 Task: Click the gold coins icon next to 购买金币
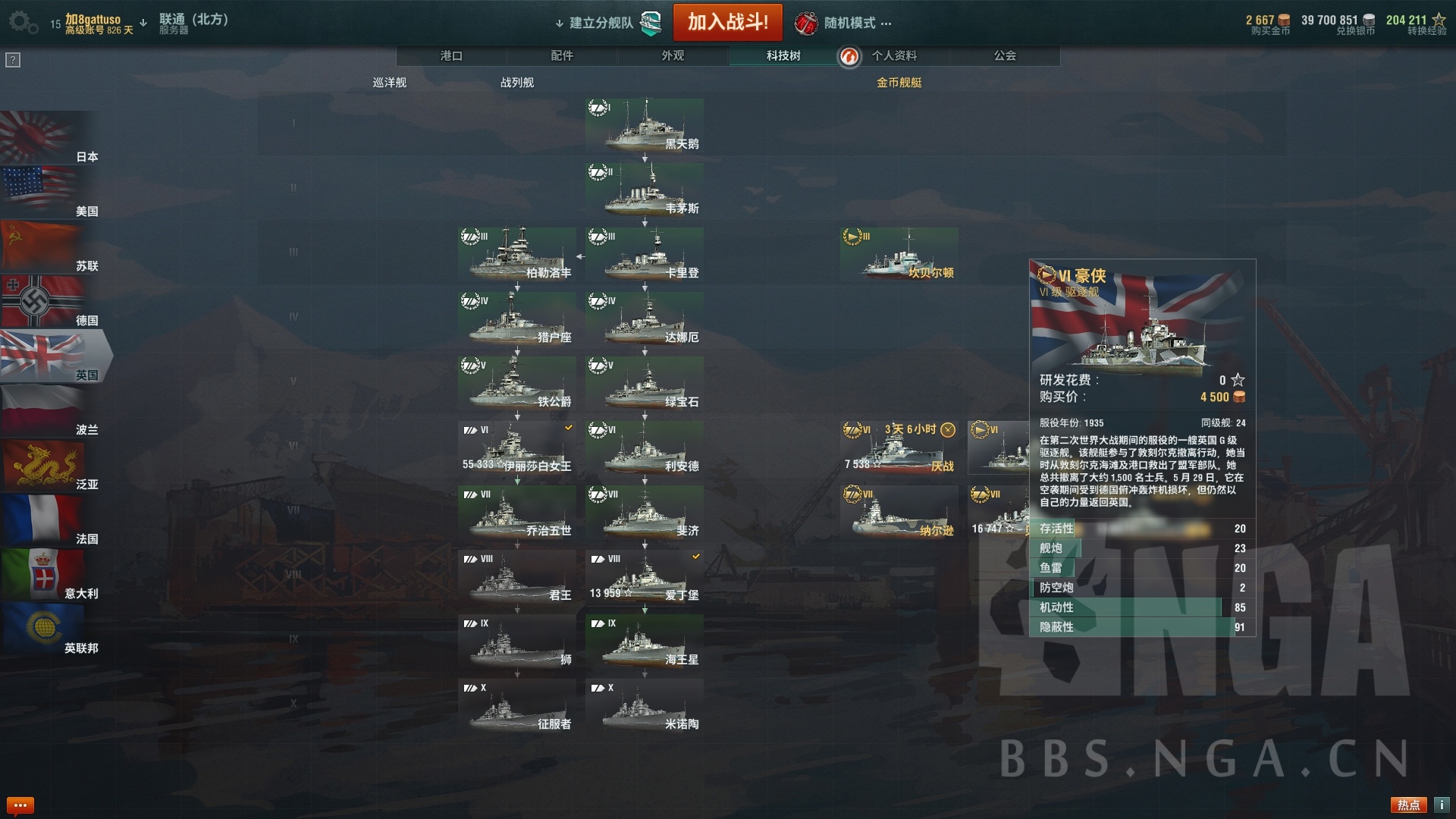pos(1284,19)
